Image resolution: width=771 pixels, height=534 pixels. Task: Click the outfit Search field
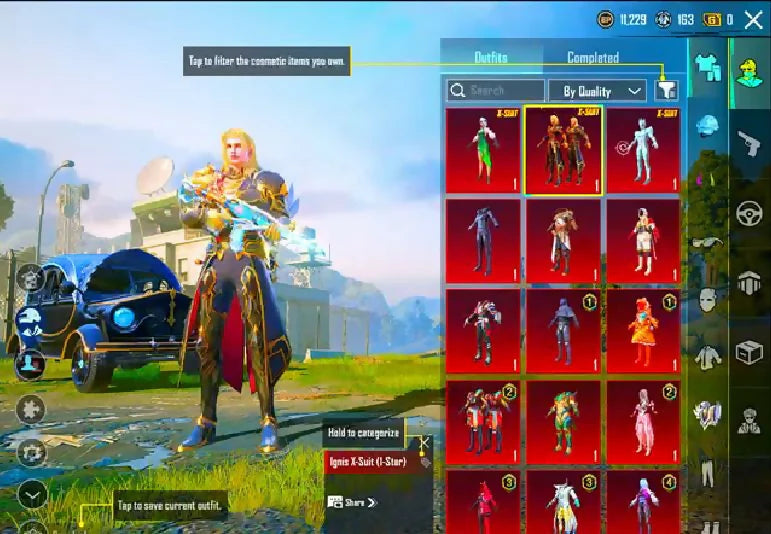[x=494, y=91]
